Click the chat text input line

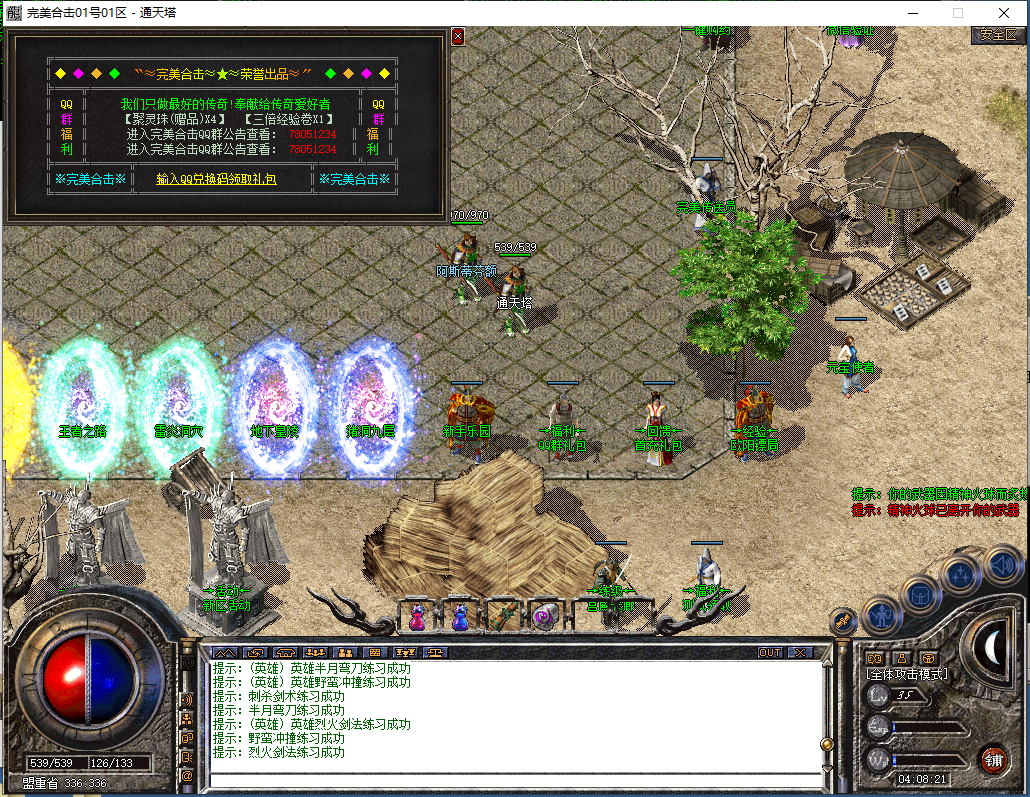(x=515, y=781)
